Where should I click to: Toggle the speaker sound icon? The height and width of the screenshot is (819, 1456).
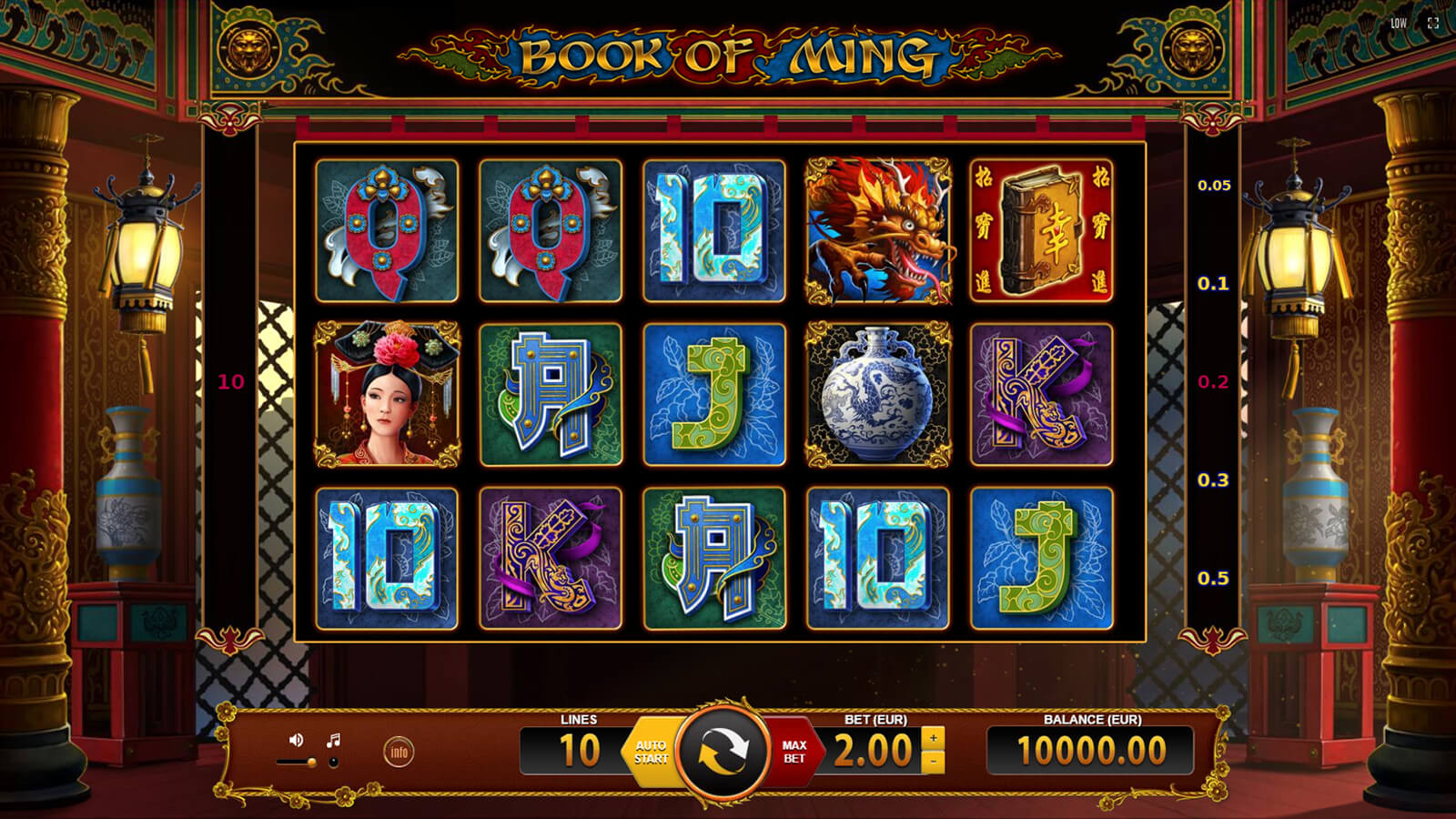[296, 740]
